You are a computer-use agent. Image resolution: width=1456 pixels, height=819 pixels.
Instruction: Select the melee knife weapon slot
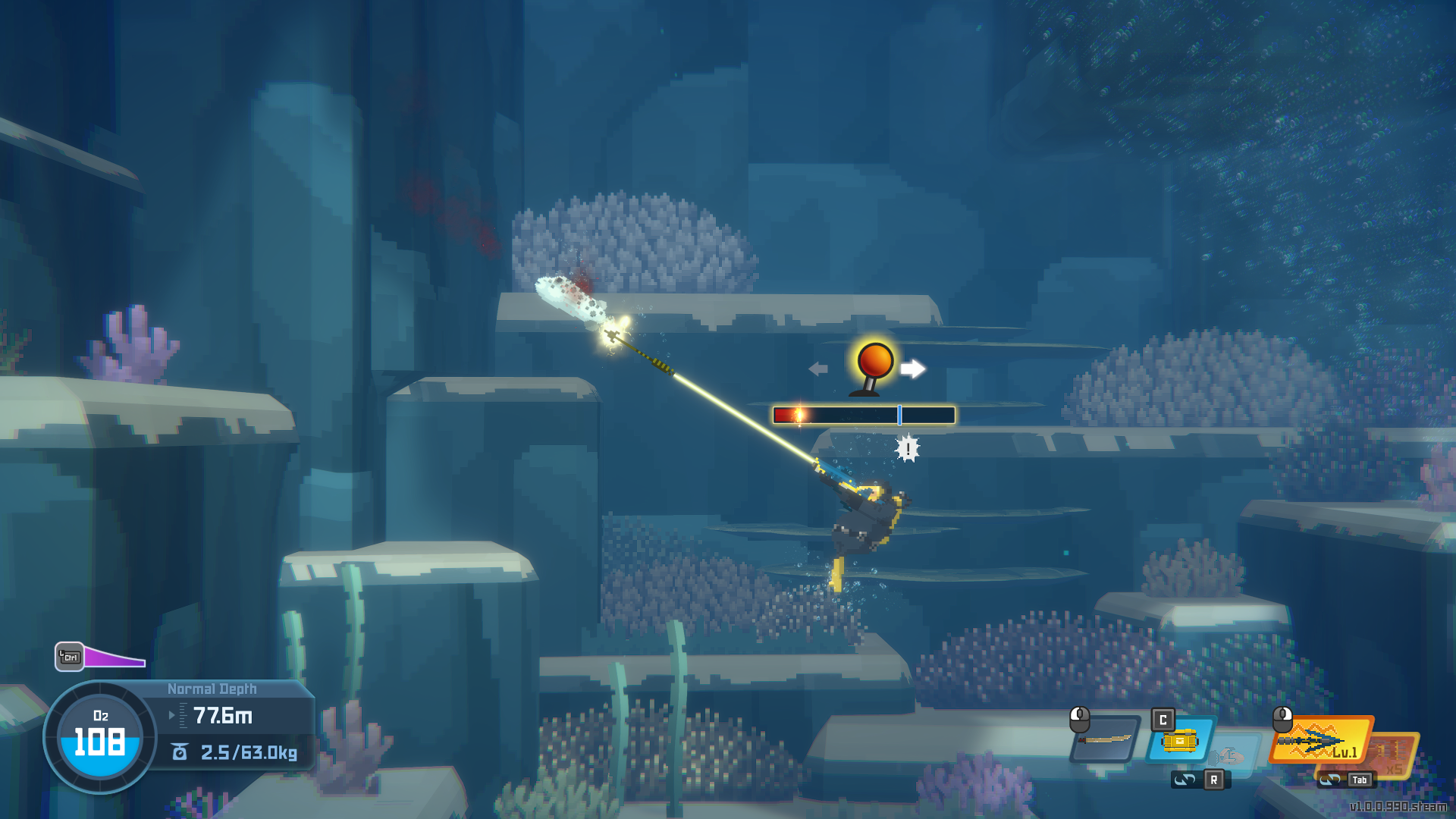click(1106, 739)
